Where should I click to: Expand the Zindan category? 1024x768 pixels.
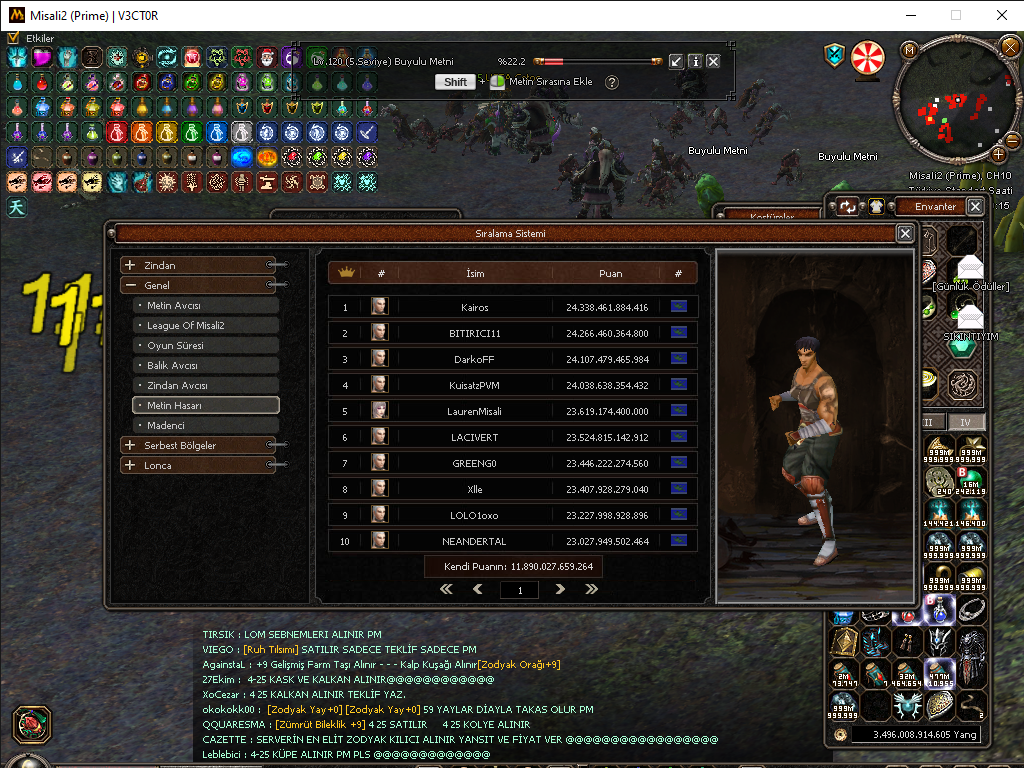point(130,265)
